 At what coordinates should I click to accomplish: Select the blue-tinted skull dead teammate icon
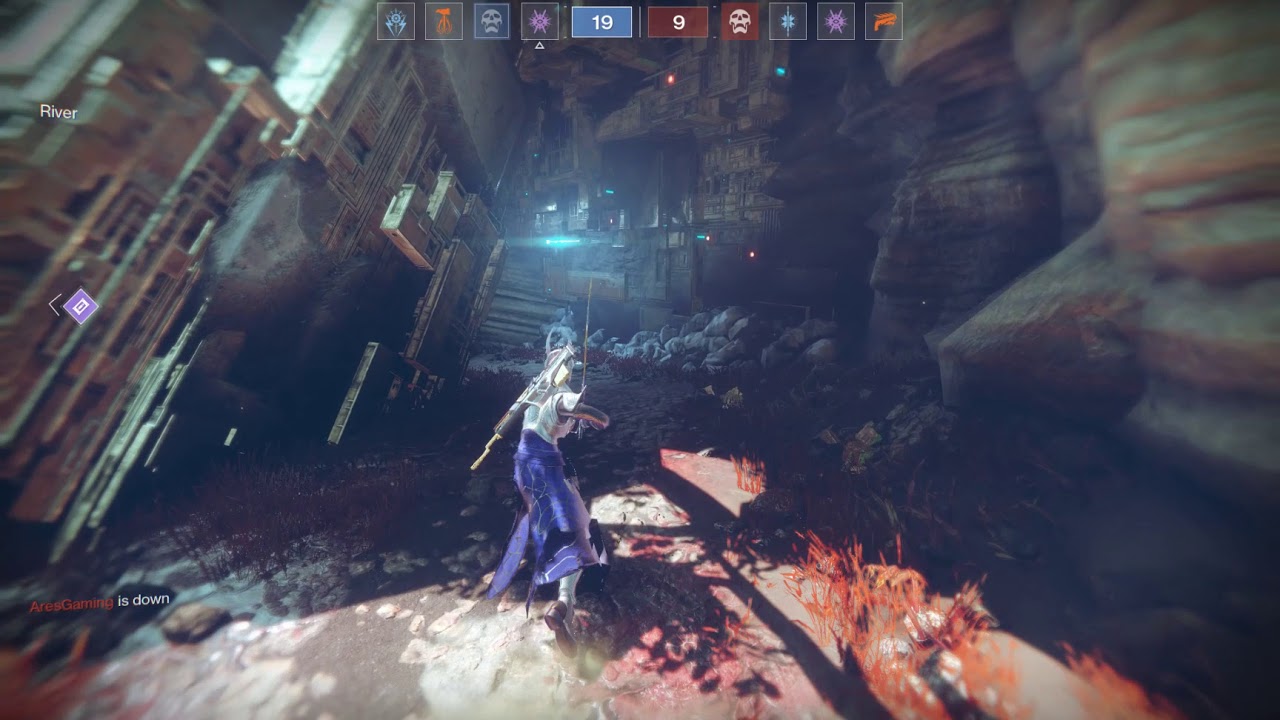tap(492, 22)
